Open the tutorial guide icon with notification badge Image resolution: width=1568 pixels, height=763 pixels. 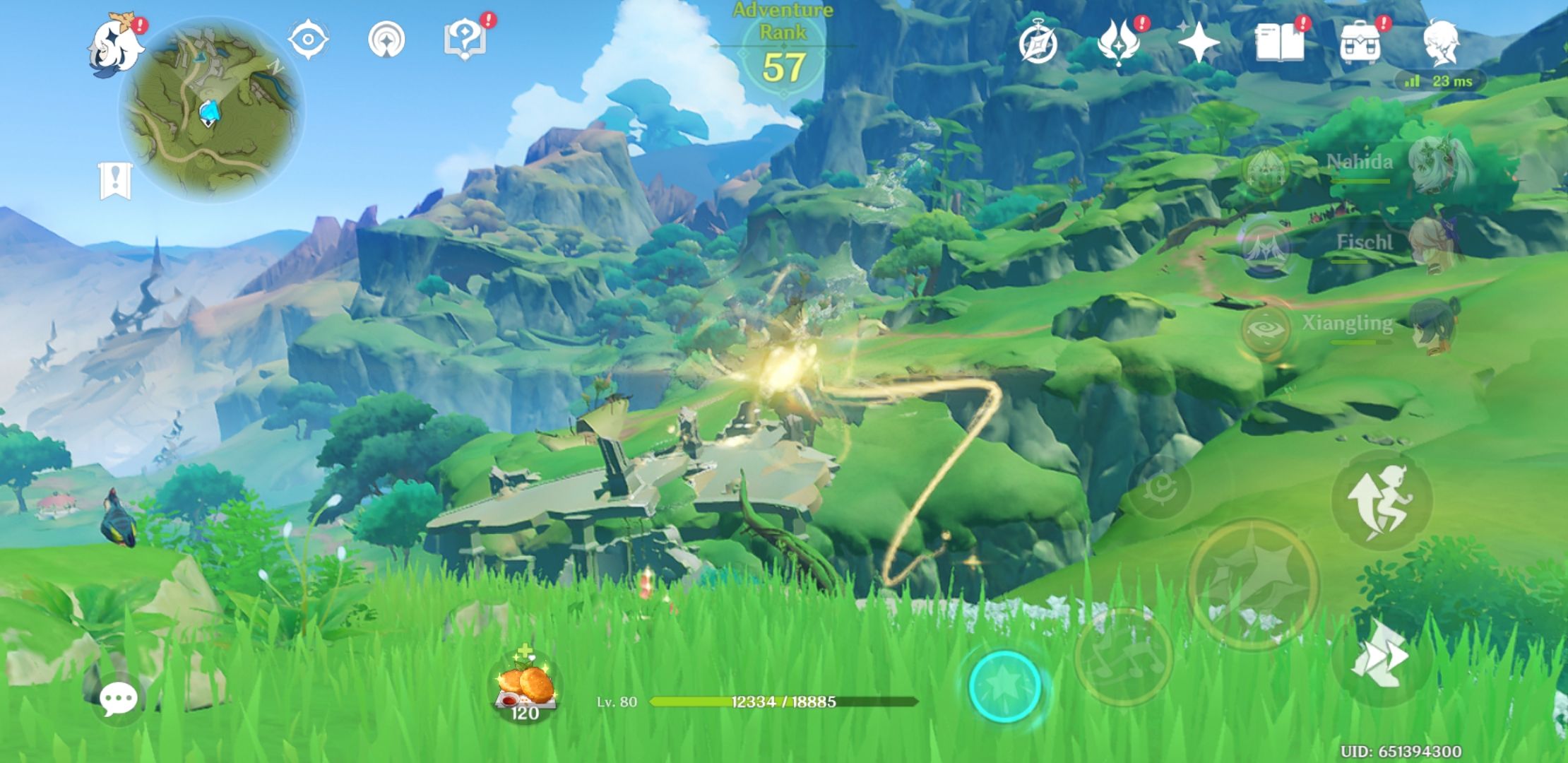click(466, 39)
